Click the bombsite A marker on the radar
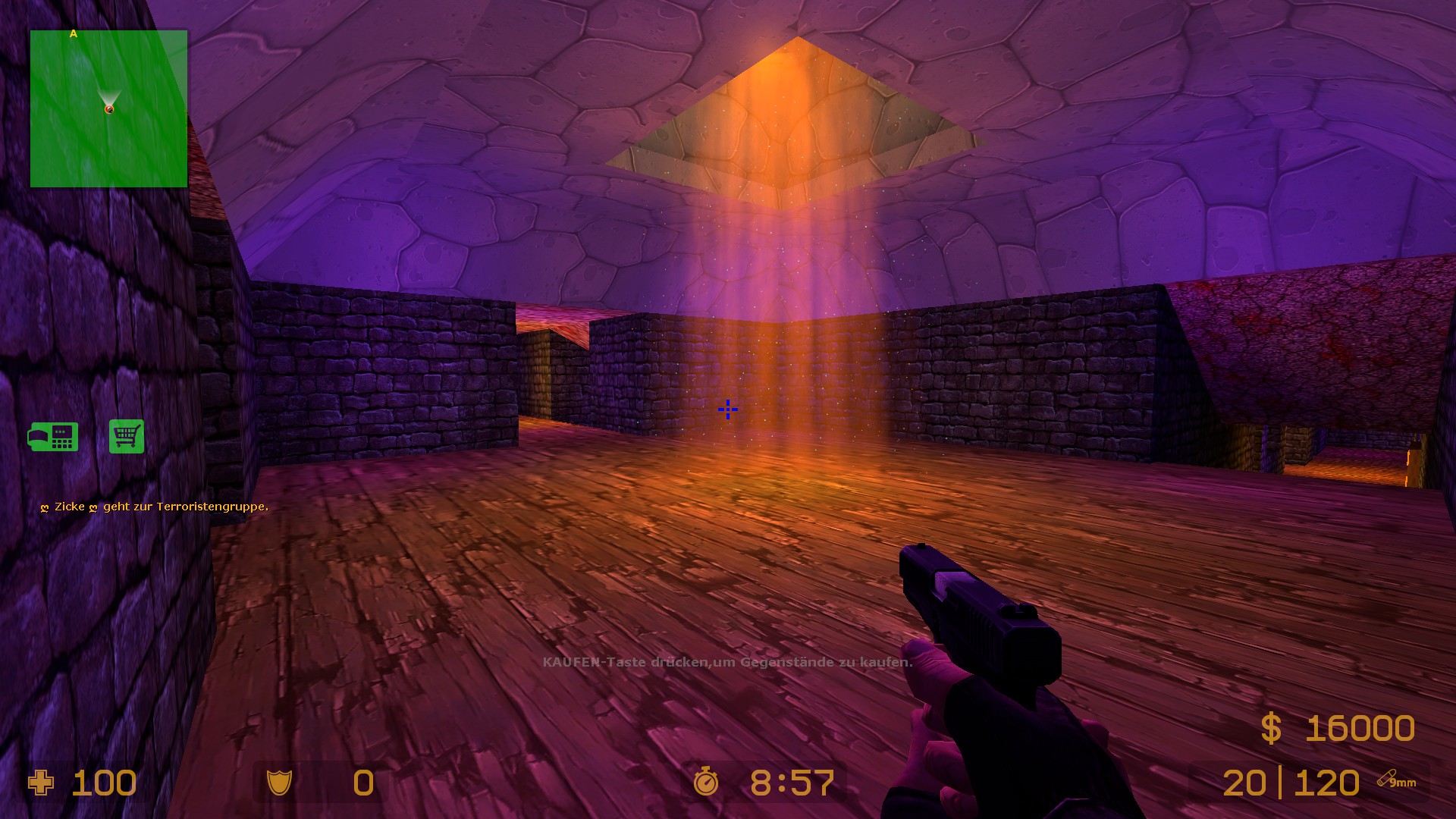Screen dimensions: 1456x819 [x=74, y=33]
